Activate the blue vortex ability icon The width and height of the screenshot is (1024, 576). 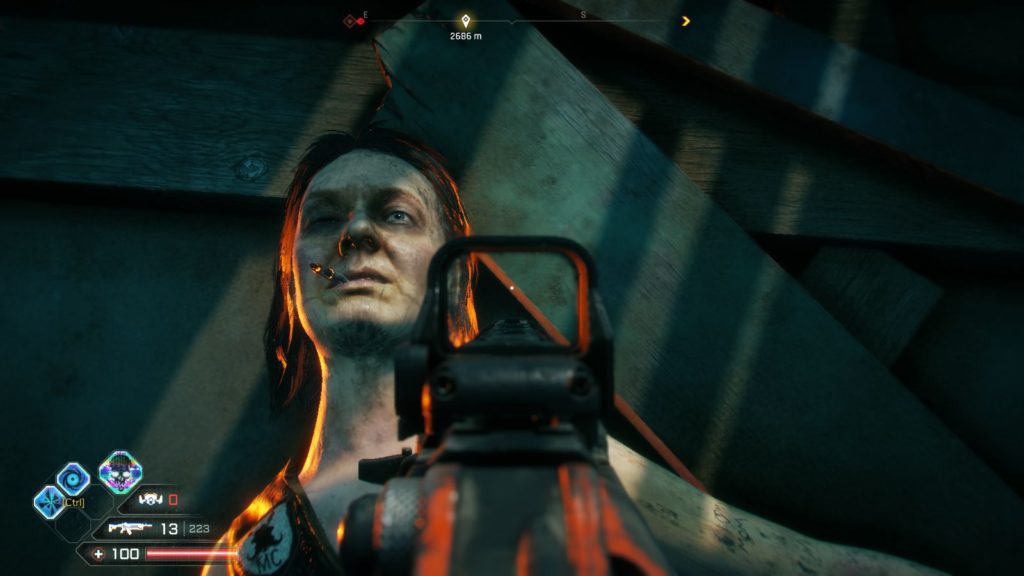pyautogui.click(x=73, y=479)
